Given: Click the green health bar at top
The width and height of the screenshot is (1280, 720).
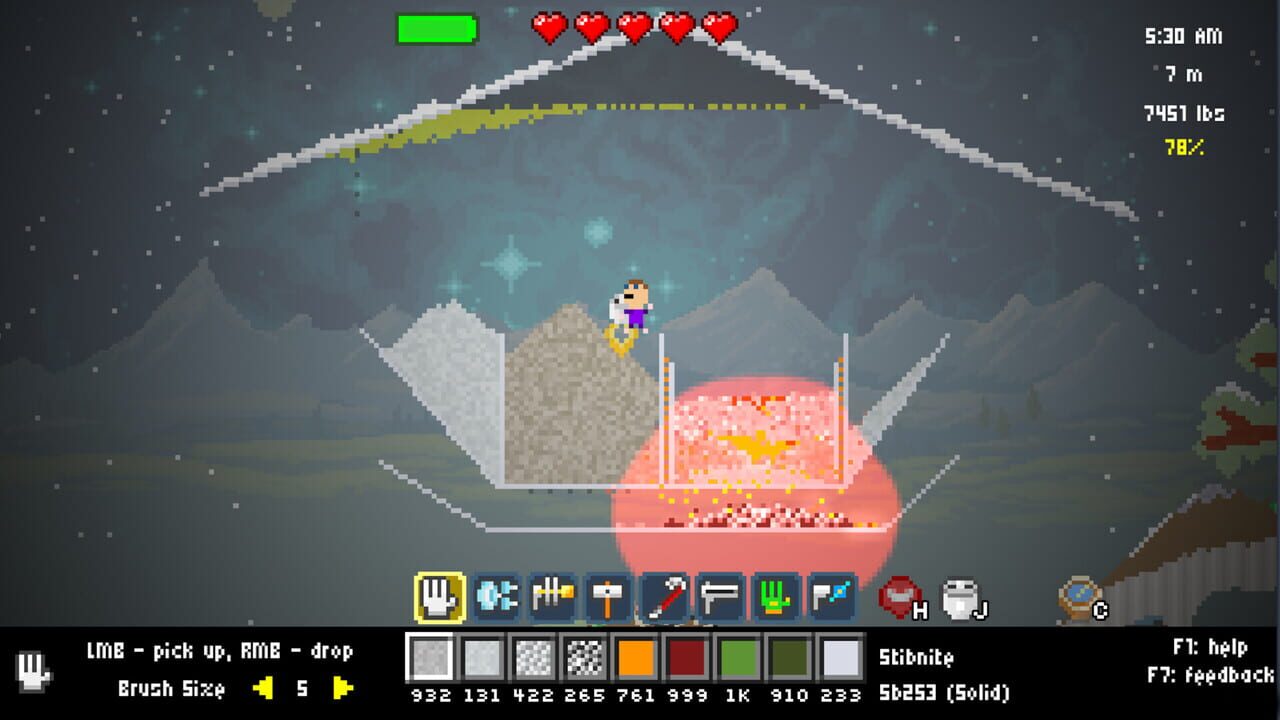Looking at the screenshot, I should click(437, 30).
